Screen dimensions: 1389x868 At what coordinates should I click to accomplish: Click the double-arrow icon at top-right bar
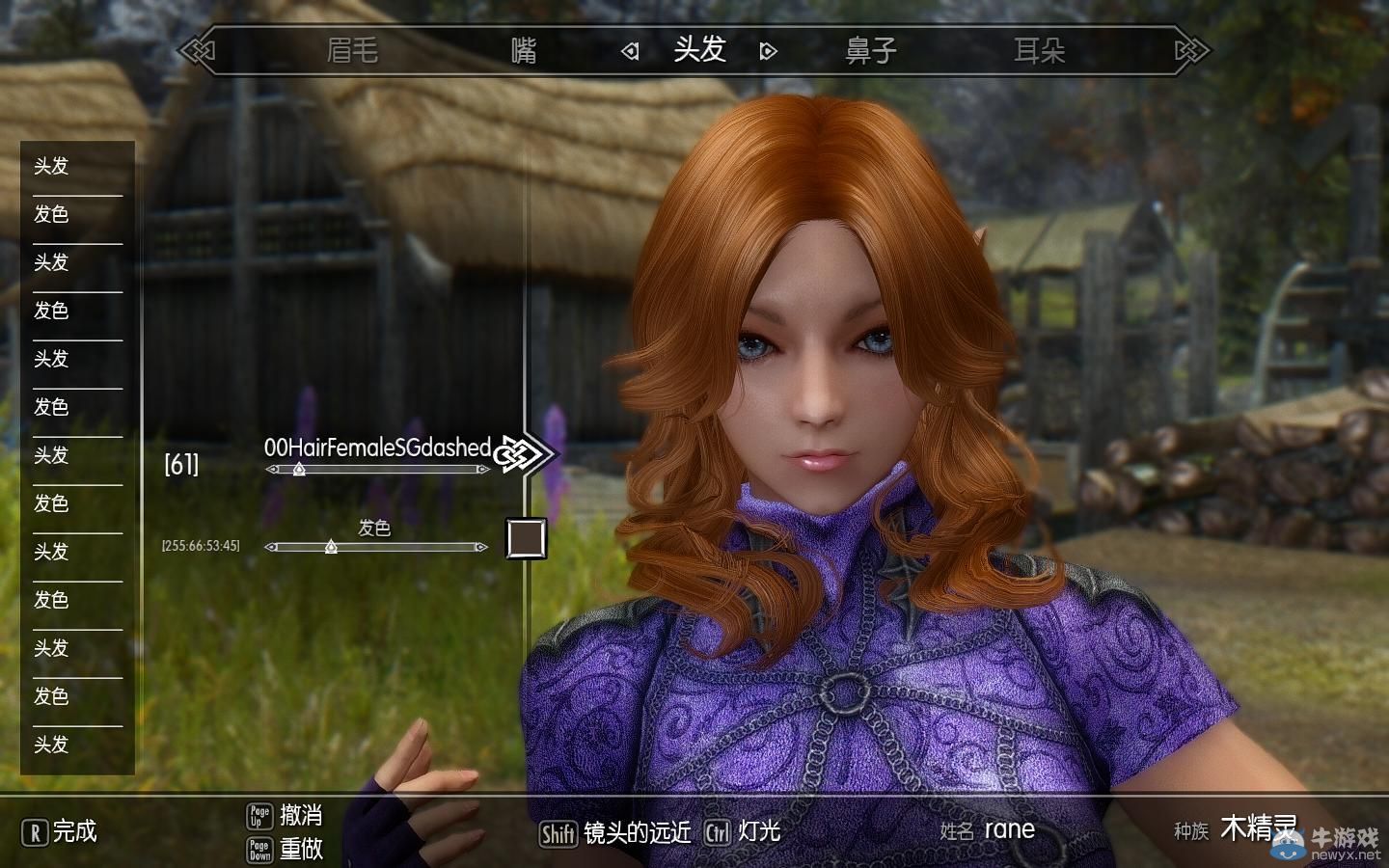[1191, 48]
